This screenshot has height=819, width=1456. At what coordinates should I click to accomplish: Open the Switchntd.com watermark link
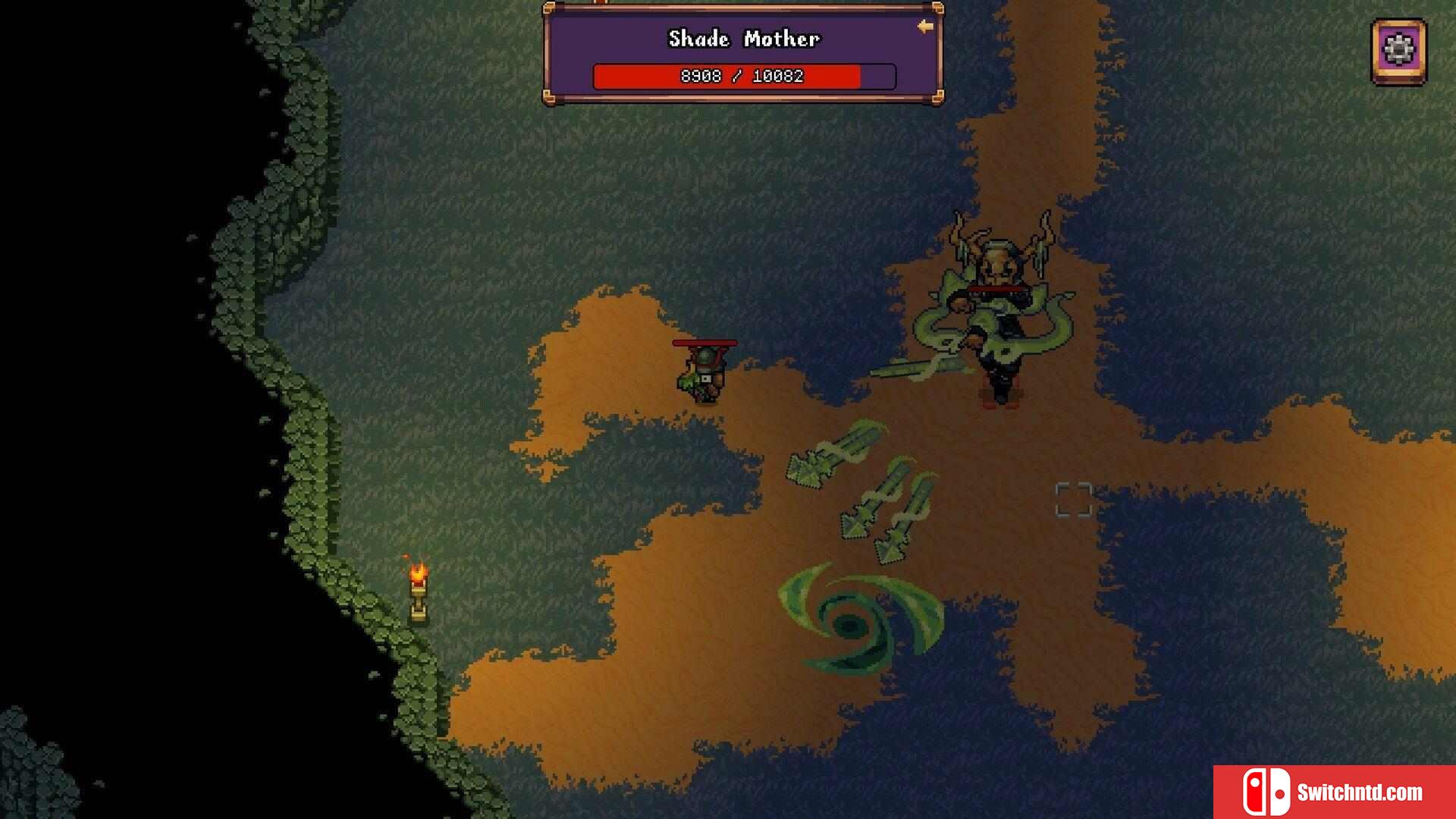point(1334,792)
